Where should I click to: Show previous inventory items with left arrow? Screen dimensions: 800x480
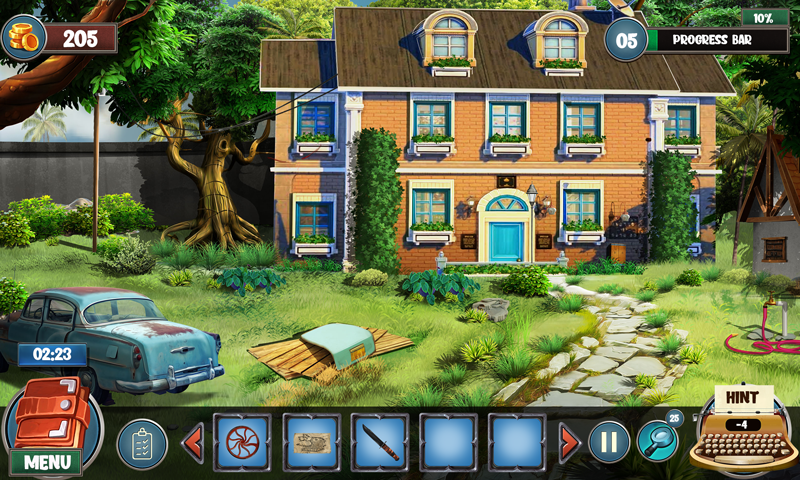click(x=192, y=442)
